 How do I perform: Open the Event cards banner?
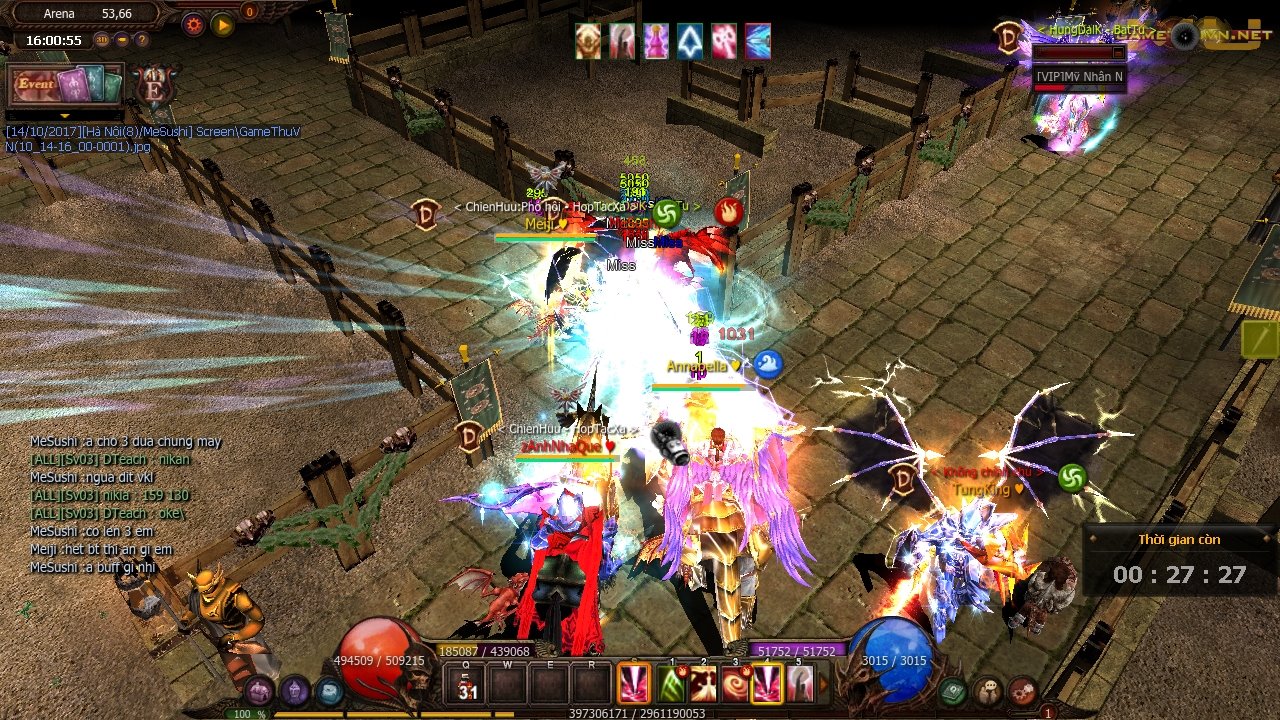66,85
